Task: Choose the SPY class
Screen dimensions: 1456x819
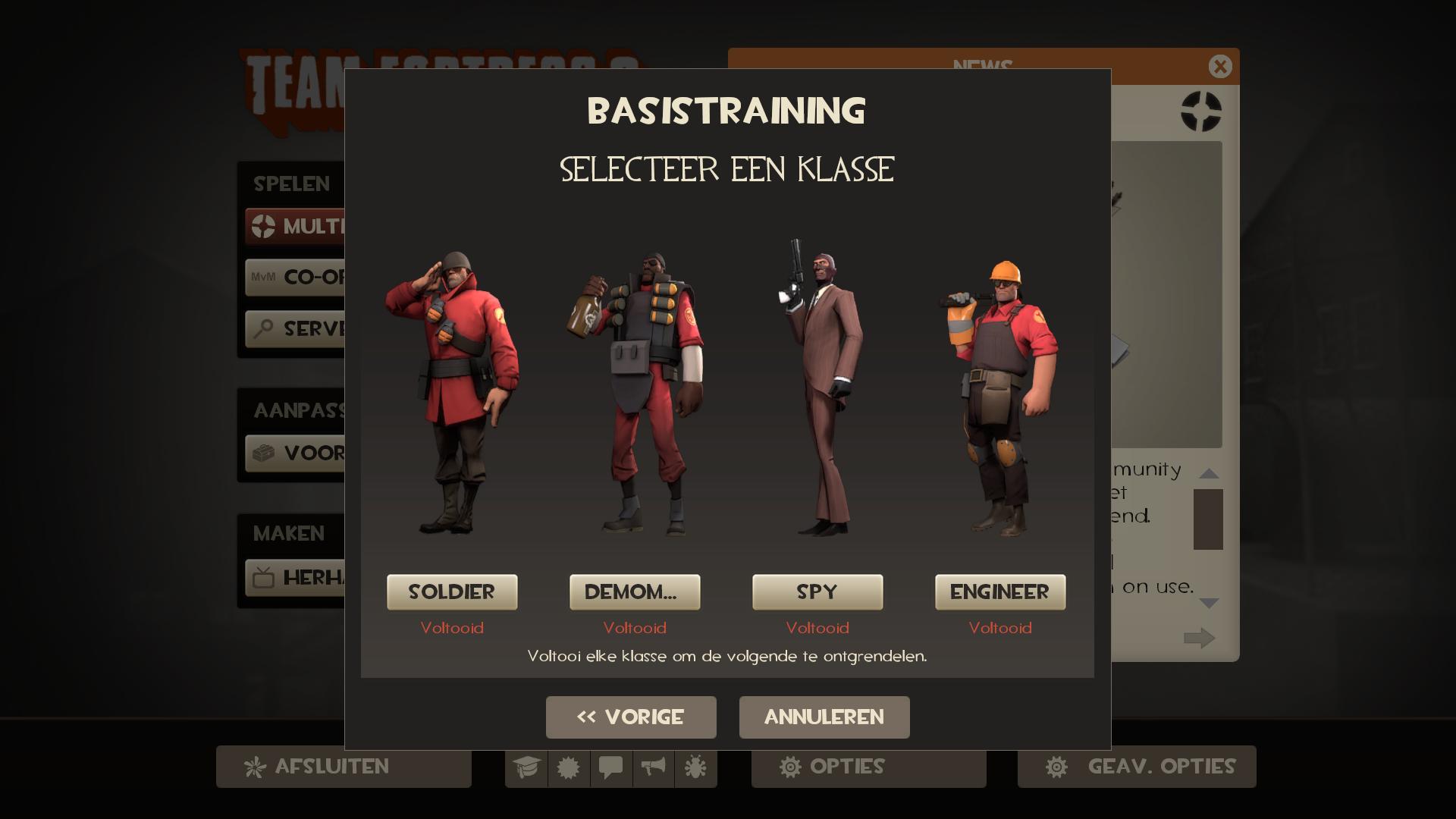Action: pyautogui.click(x=817, y=592)
